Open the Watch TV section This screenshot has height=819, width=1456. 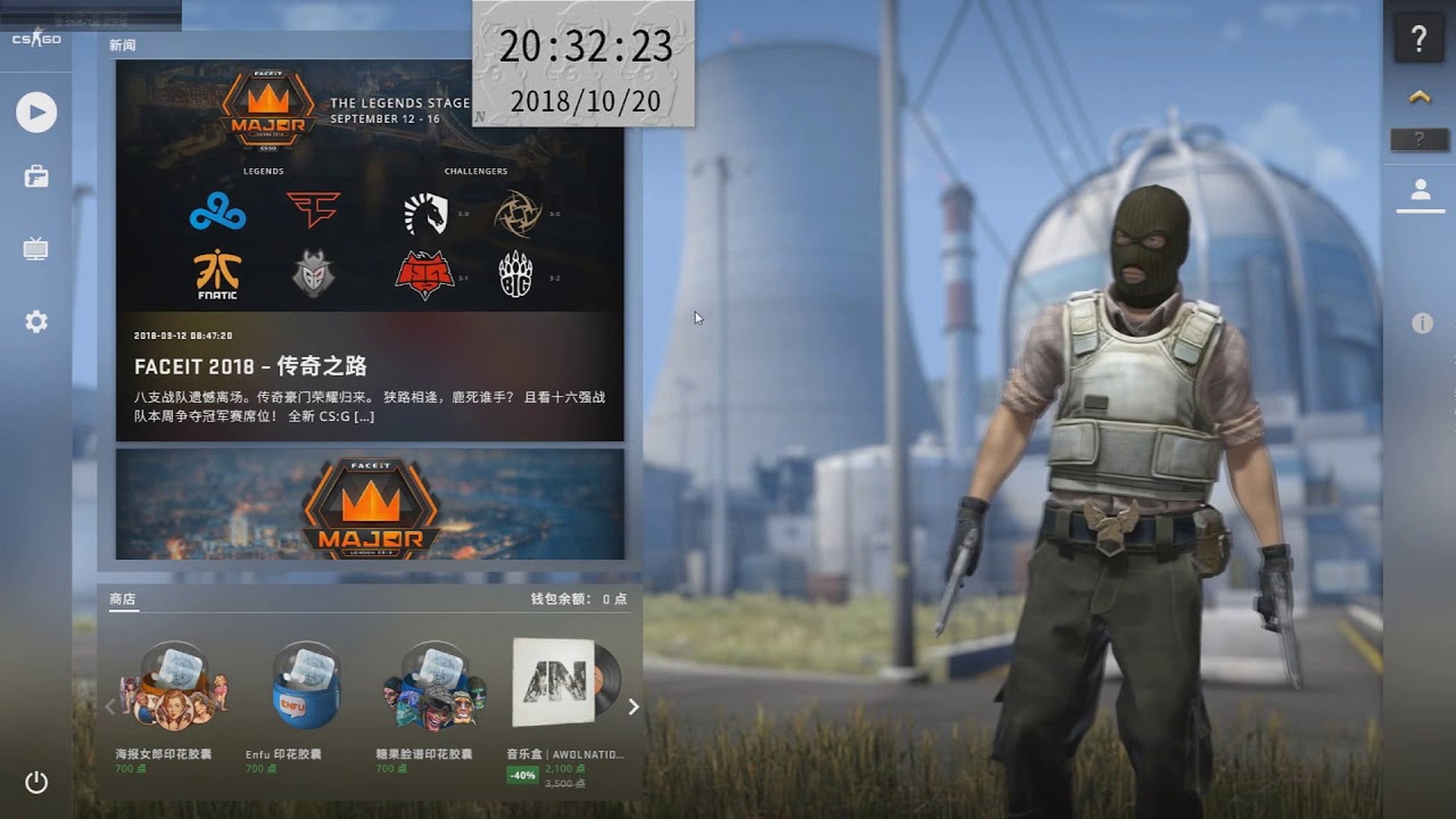[36, 249]
